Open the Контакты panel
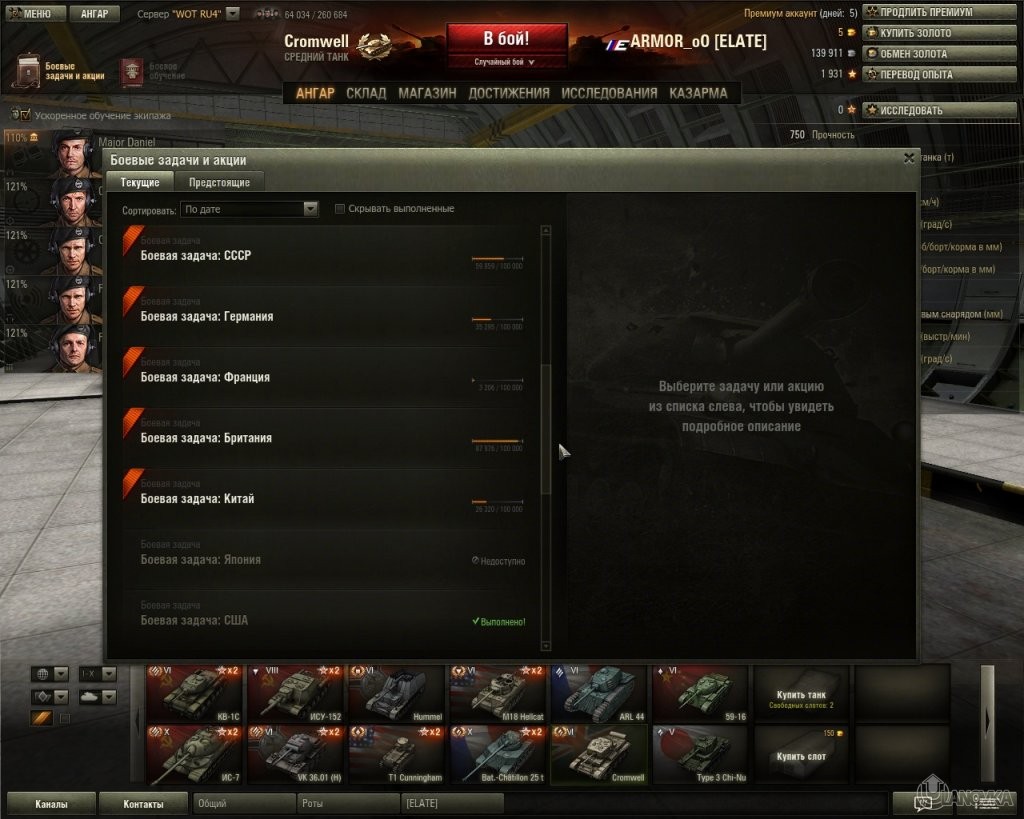Viewport: 1024px width, 819px height. [x=144, y=803]
